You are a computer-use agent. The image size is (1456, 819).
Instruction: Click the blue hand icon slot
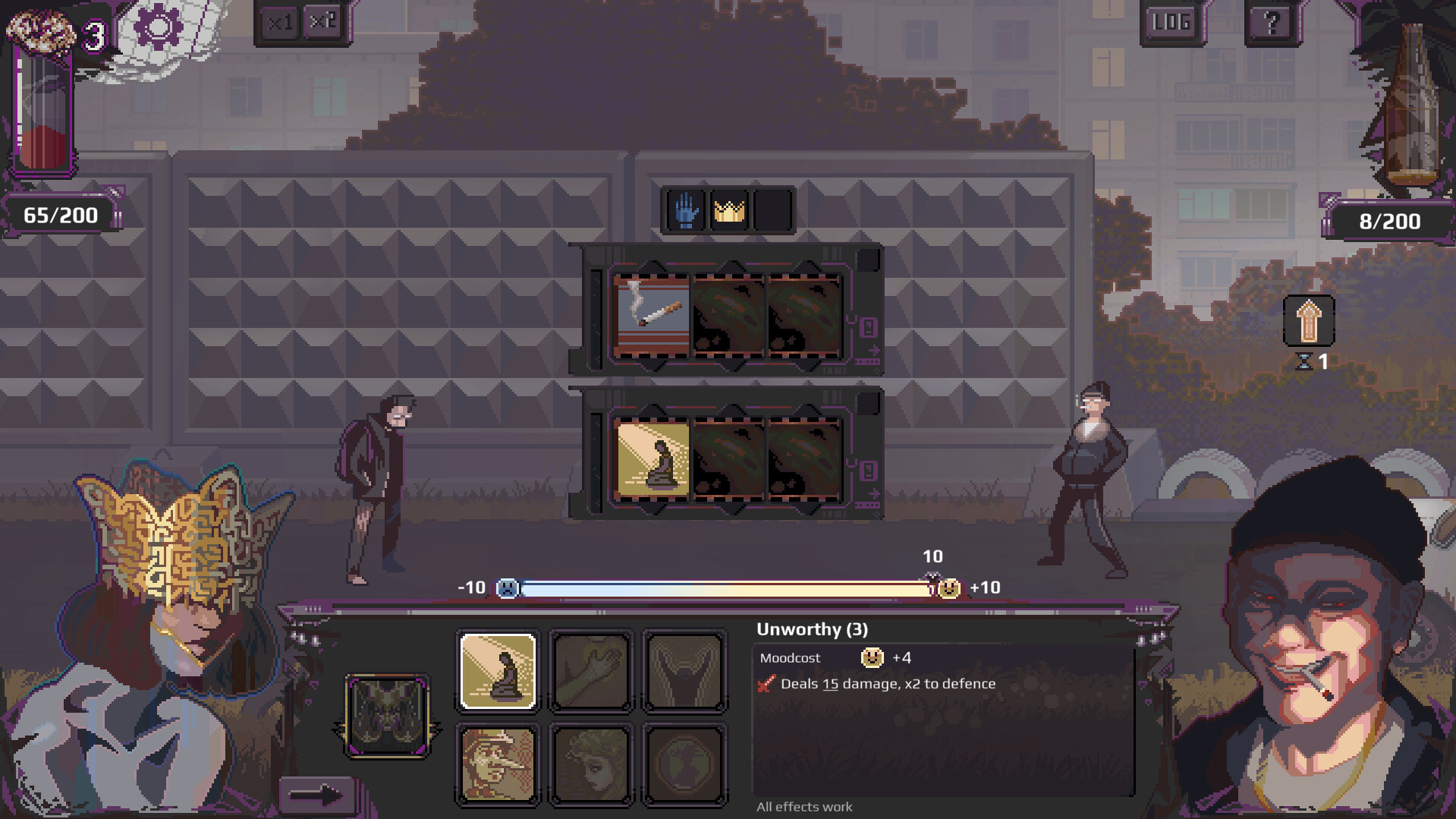pyautogui.click(x=687, y=210)
